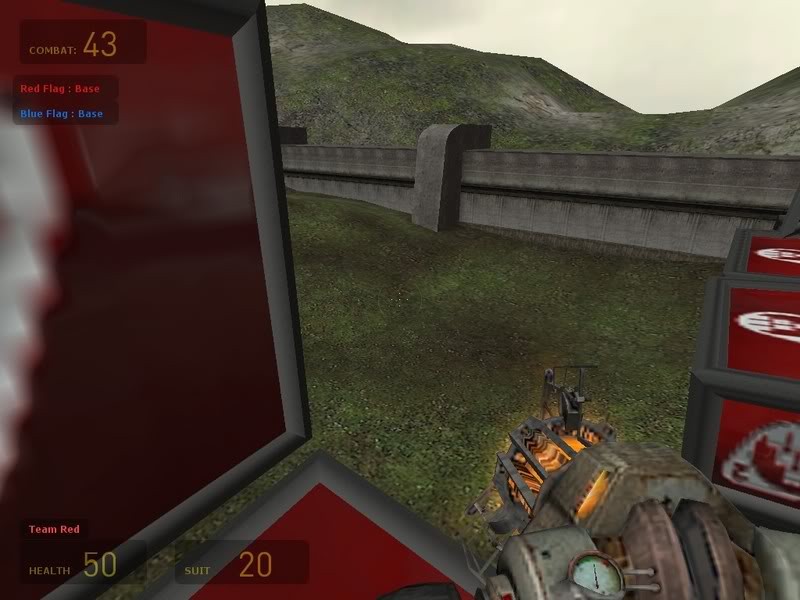The image size is (800, 600).
Task: Click the Team Red label
Action: pyautogui.click(x=54, y=529)
